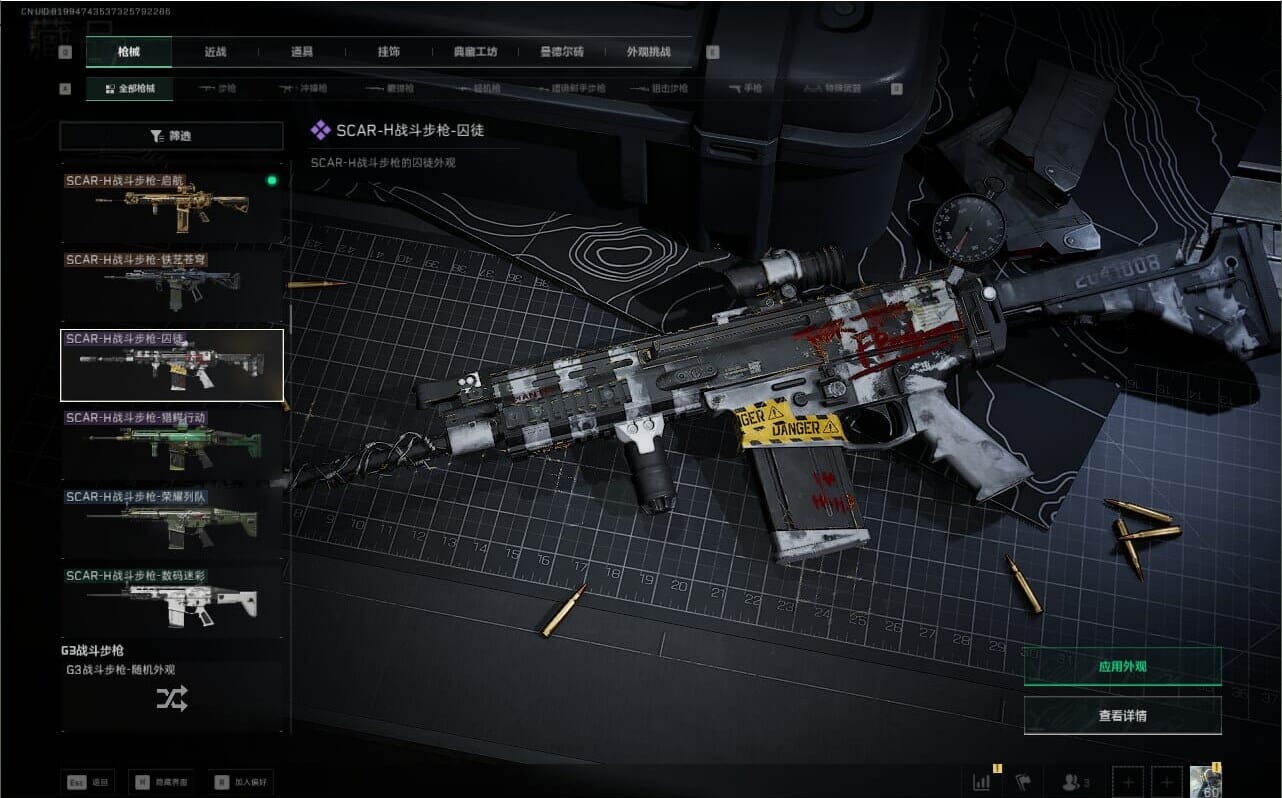Apply the skin with 应用外观

click(x=1122, y=666)
